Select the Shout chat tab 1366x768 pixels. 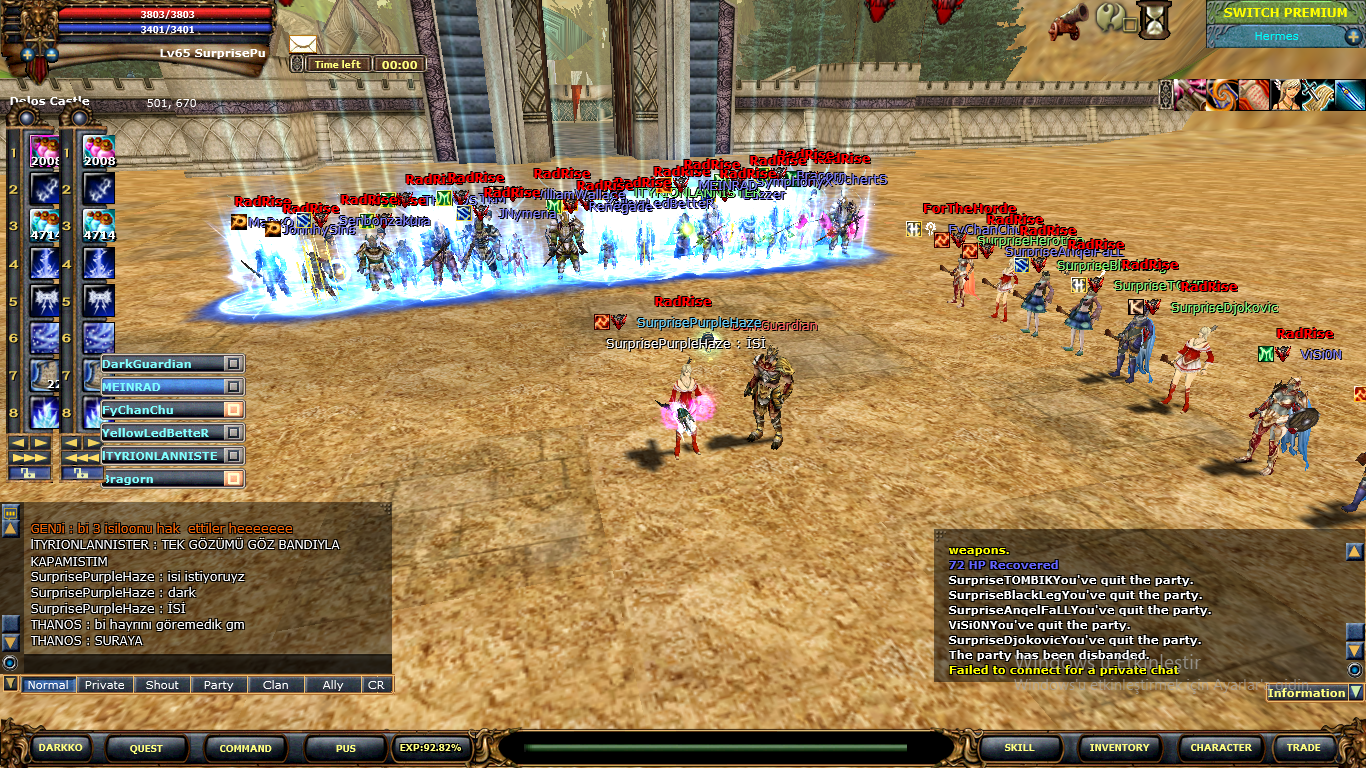(x=162, y=685)
